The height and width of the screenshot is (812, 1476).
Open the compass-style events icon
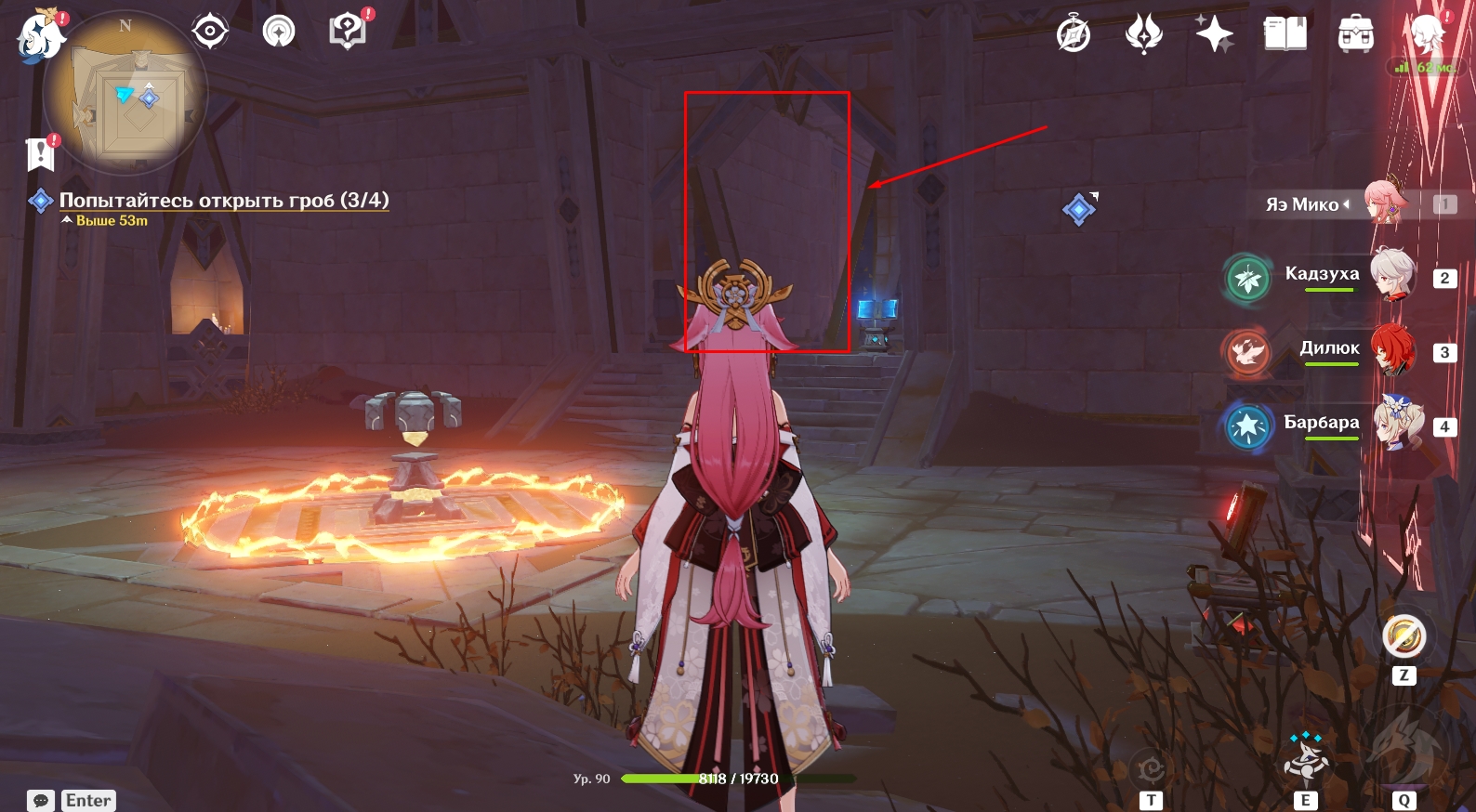coord(1074,35)
